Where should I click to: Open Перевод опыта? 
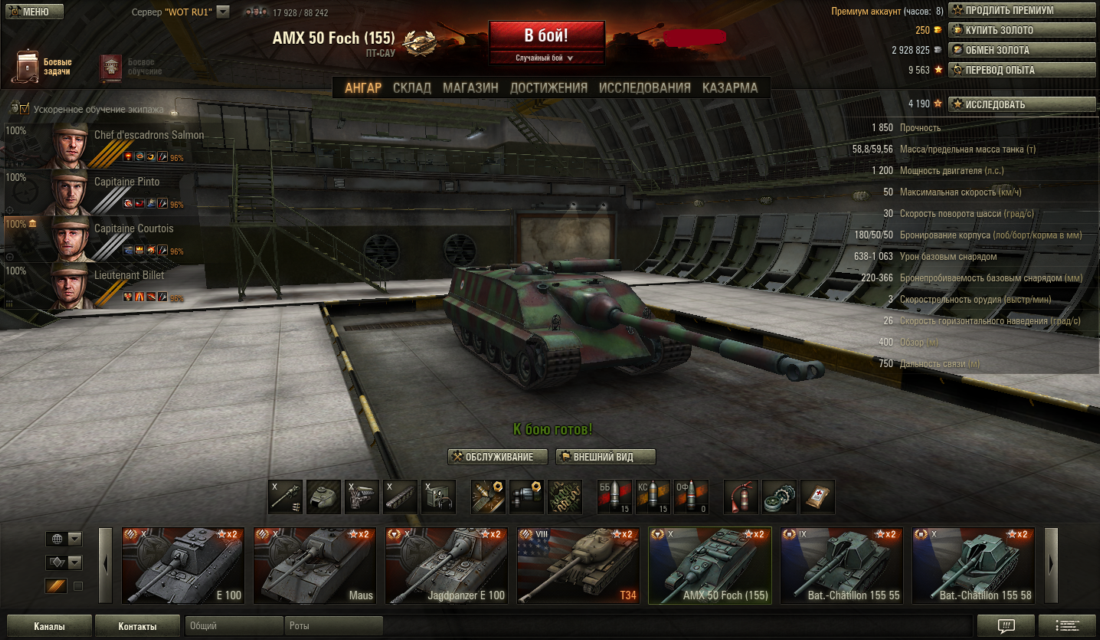(x=1021, y=70)
